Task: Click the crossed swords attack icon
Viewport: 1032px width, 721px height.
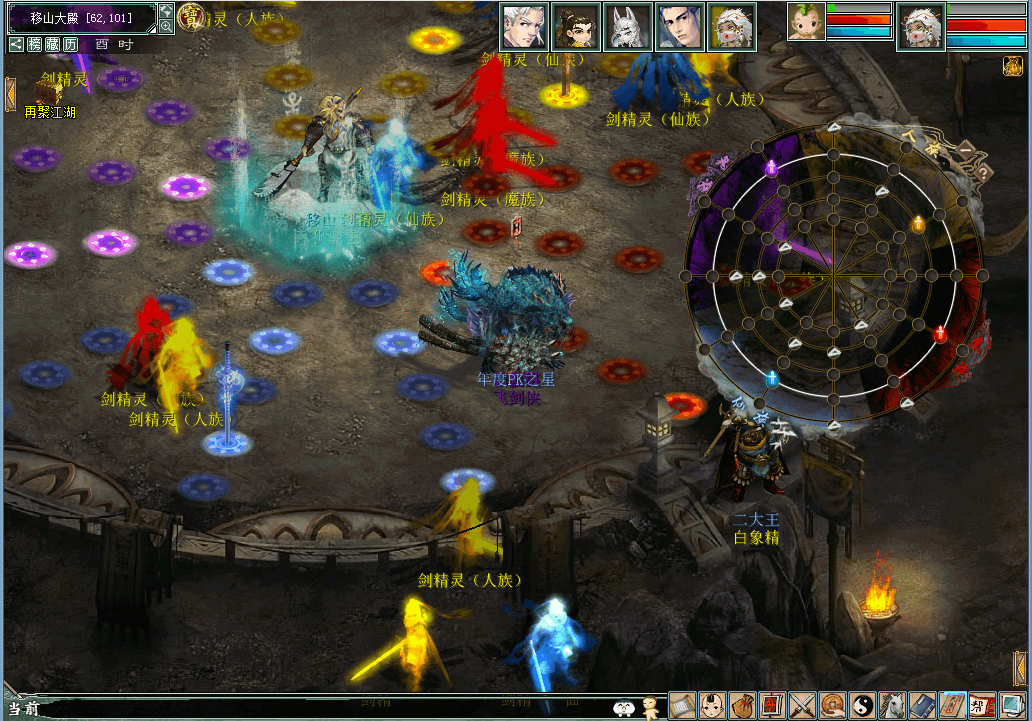Action: [802, 705]
